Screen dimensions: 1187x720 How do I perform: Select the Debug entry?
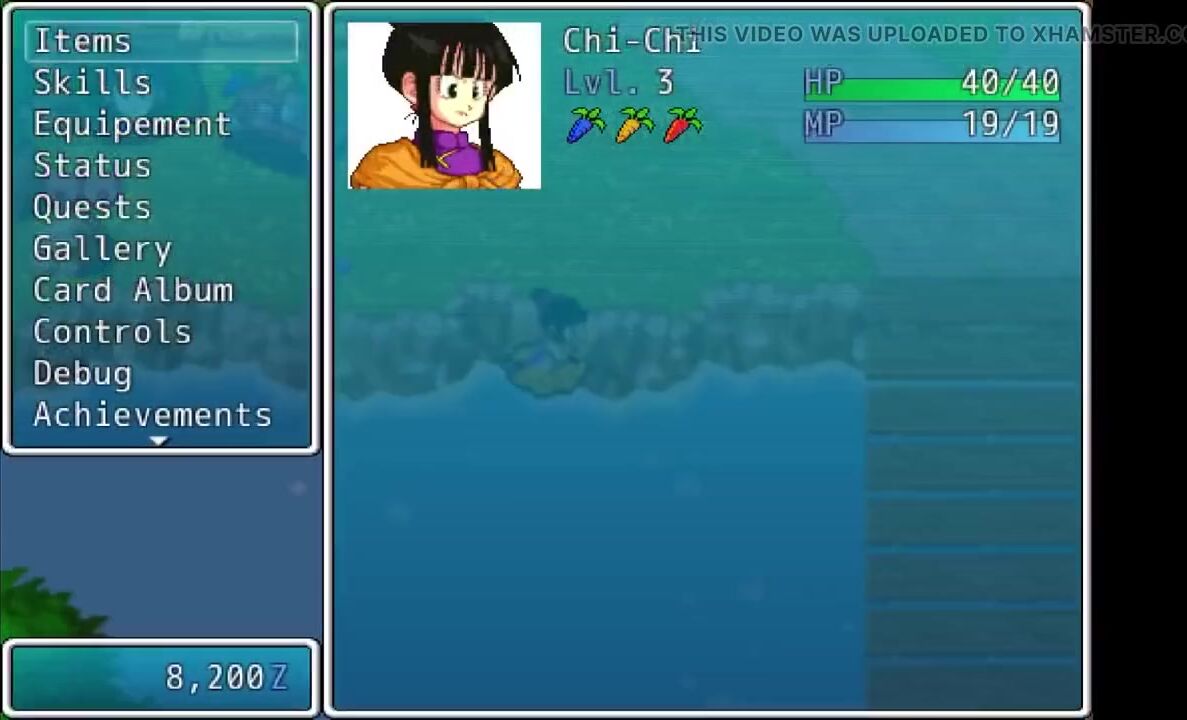point(83,373)
